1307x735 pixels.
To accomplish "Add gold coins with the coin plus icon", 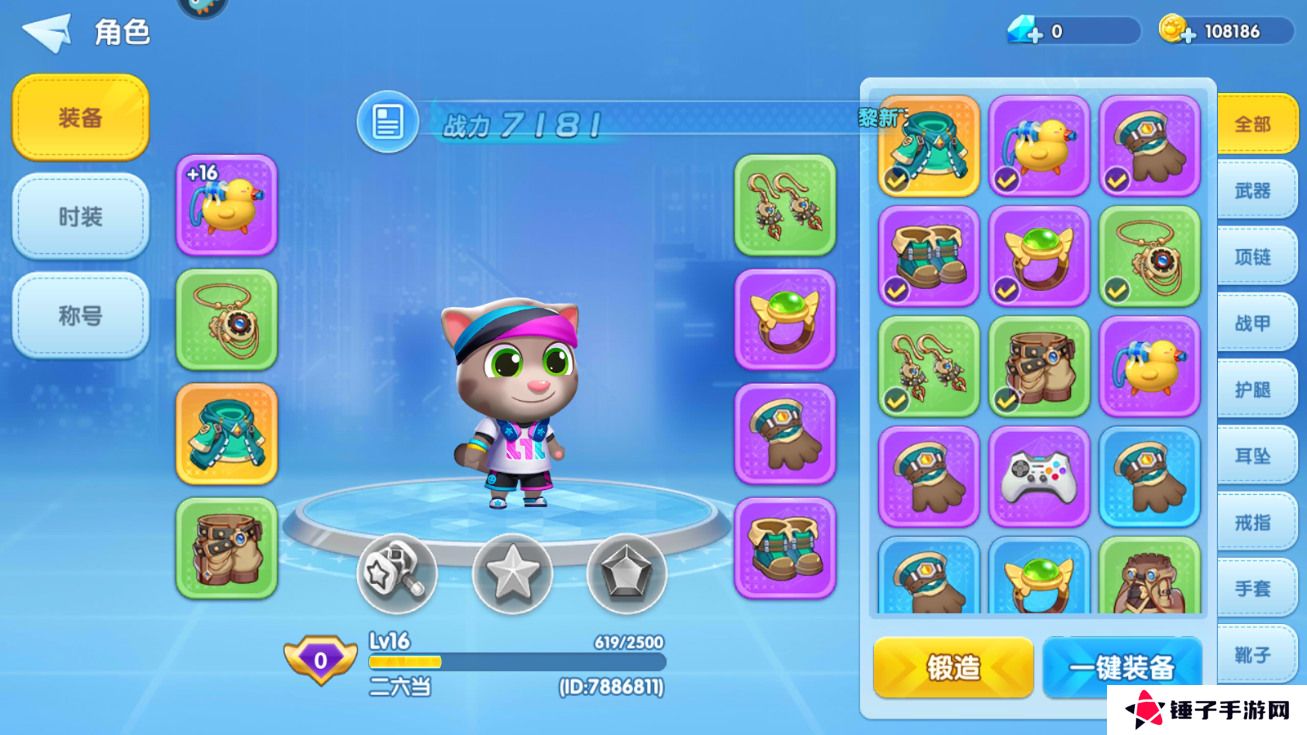I will click(1177, 31).
